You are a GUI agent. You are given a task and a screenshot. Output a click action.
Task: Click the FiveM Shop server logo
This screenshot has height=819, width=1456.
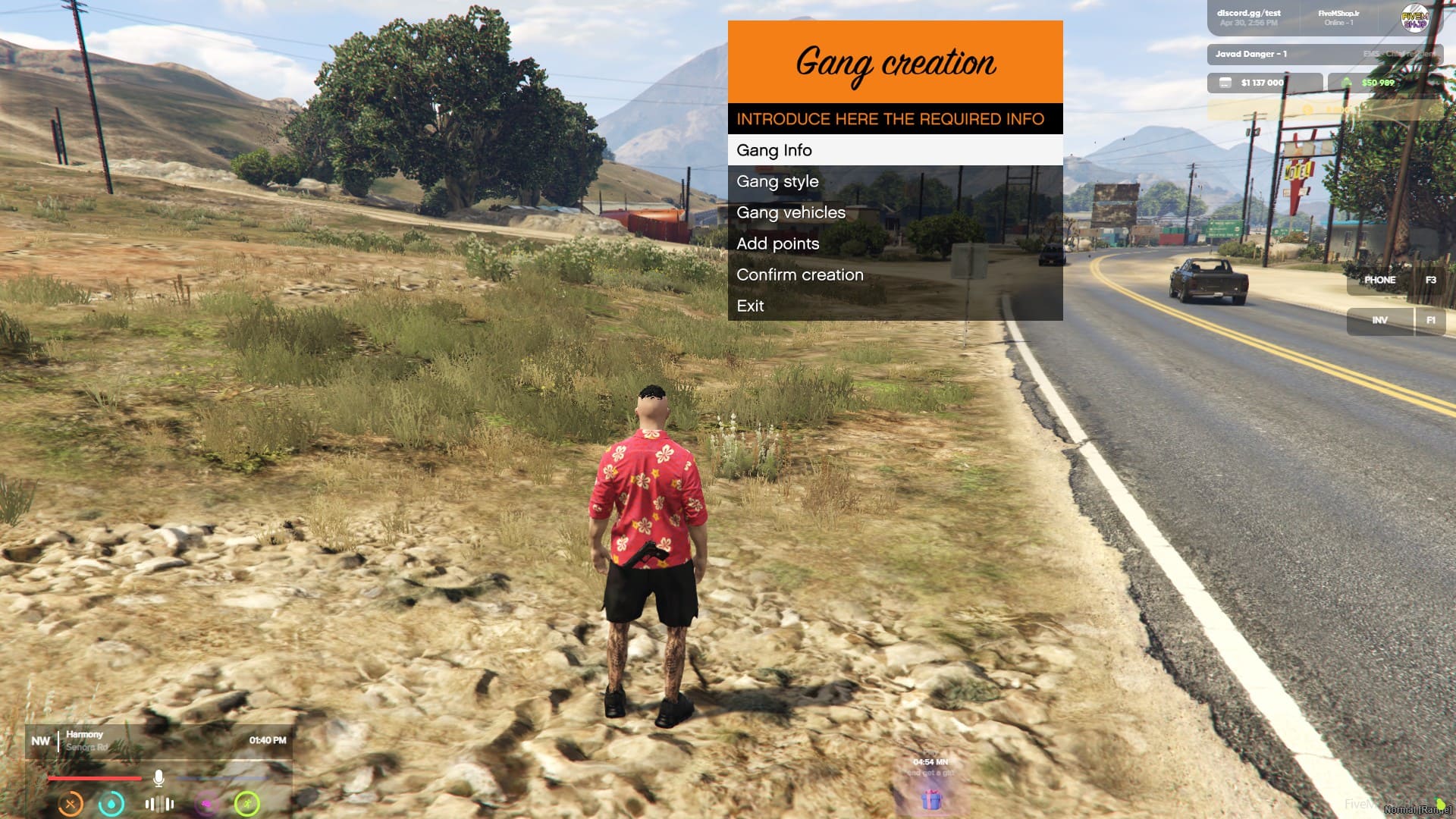(x=1414, y=18)
